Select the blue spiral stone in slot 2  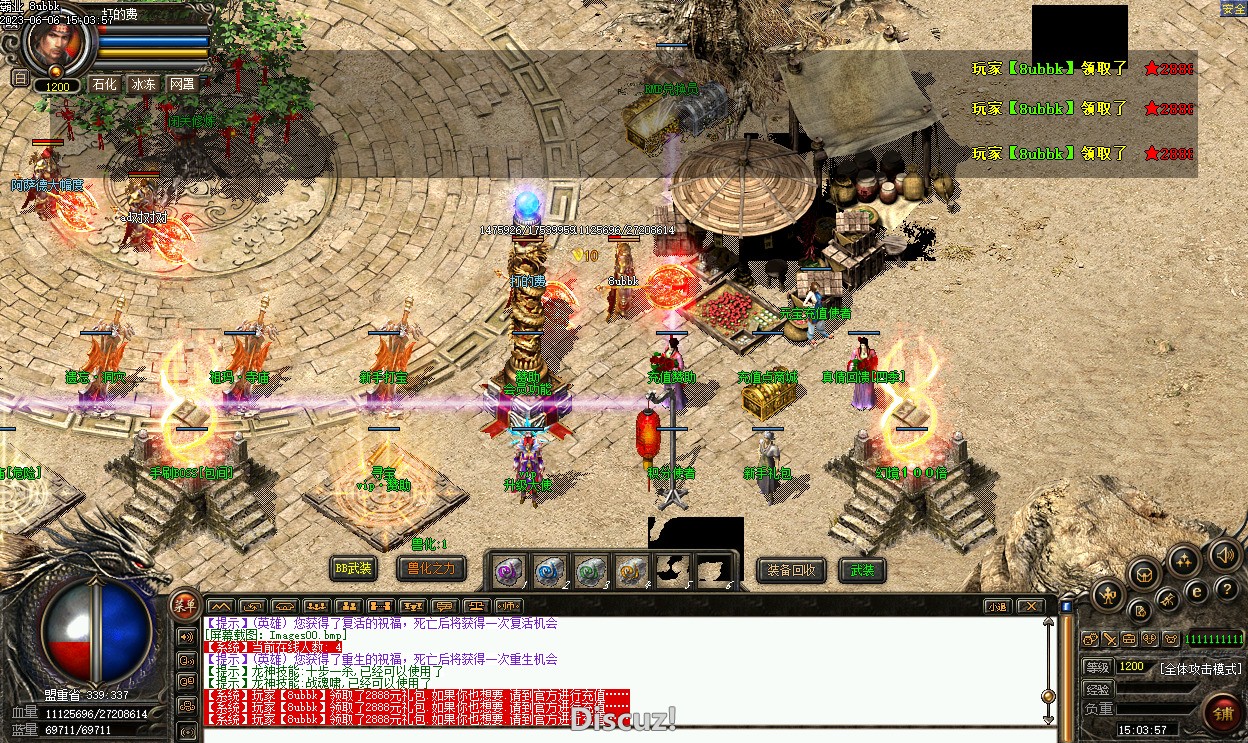click(x=549, y=571)
